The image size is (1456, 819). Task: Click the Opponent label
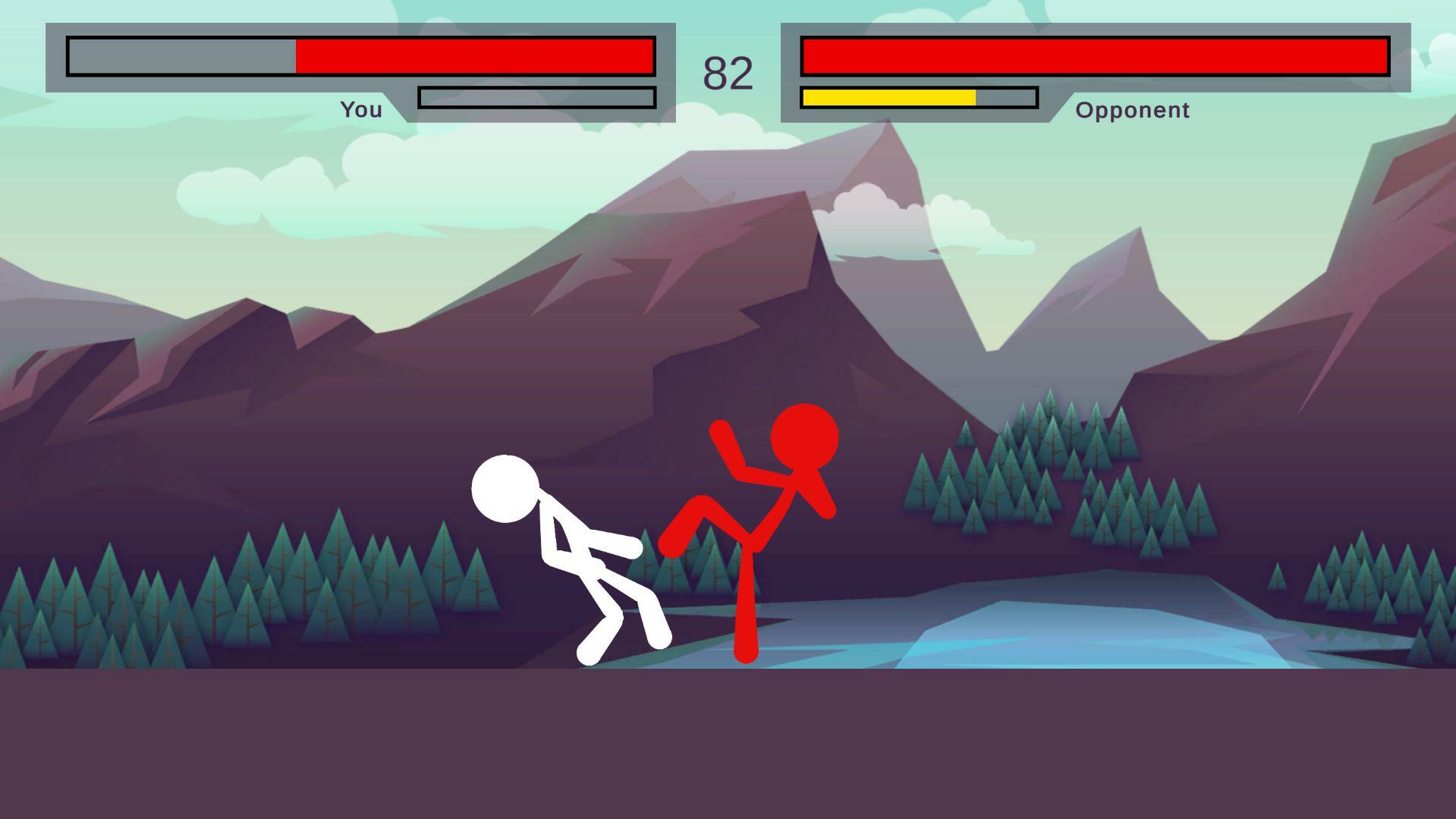click(1131, 110)
